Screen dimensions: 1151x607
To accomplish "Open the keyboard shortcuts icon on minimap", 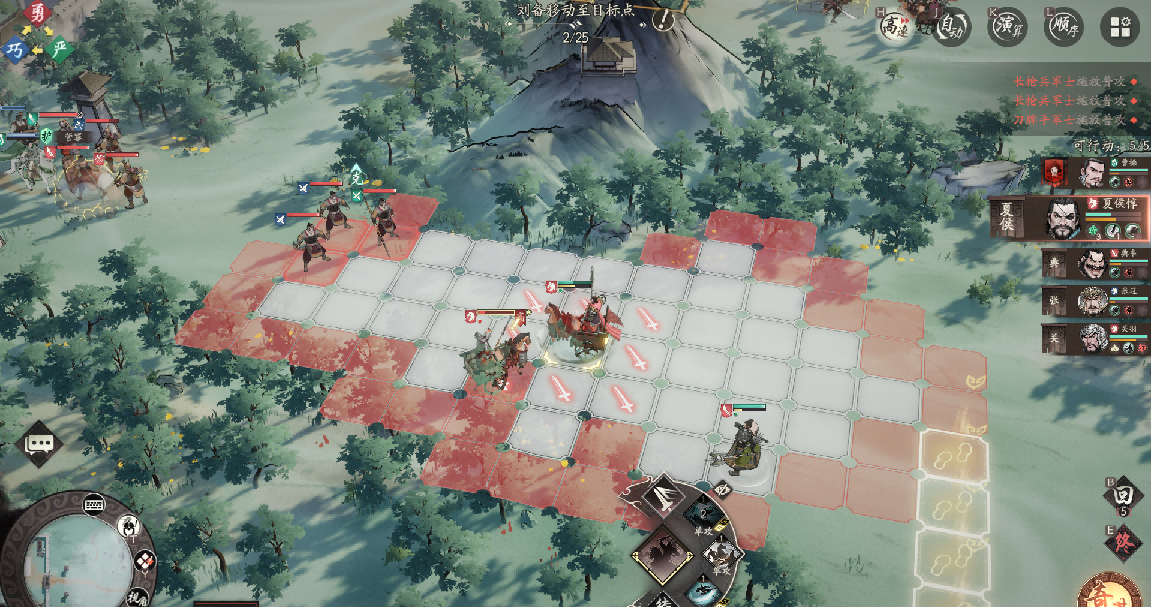I will 95,503.
